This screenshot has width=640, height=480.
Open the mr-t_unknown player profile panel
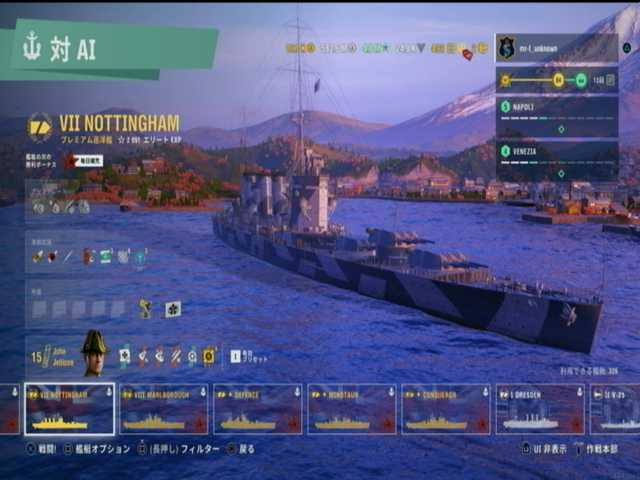[x=556, y=47]
